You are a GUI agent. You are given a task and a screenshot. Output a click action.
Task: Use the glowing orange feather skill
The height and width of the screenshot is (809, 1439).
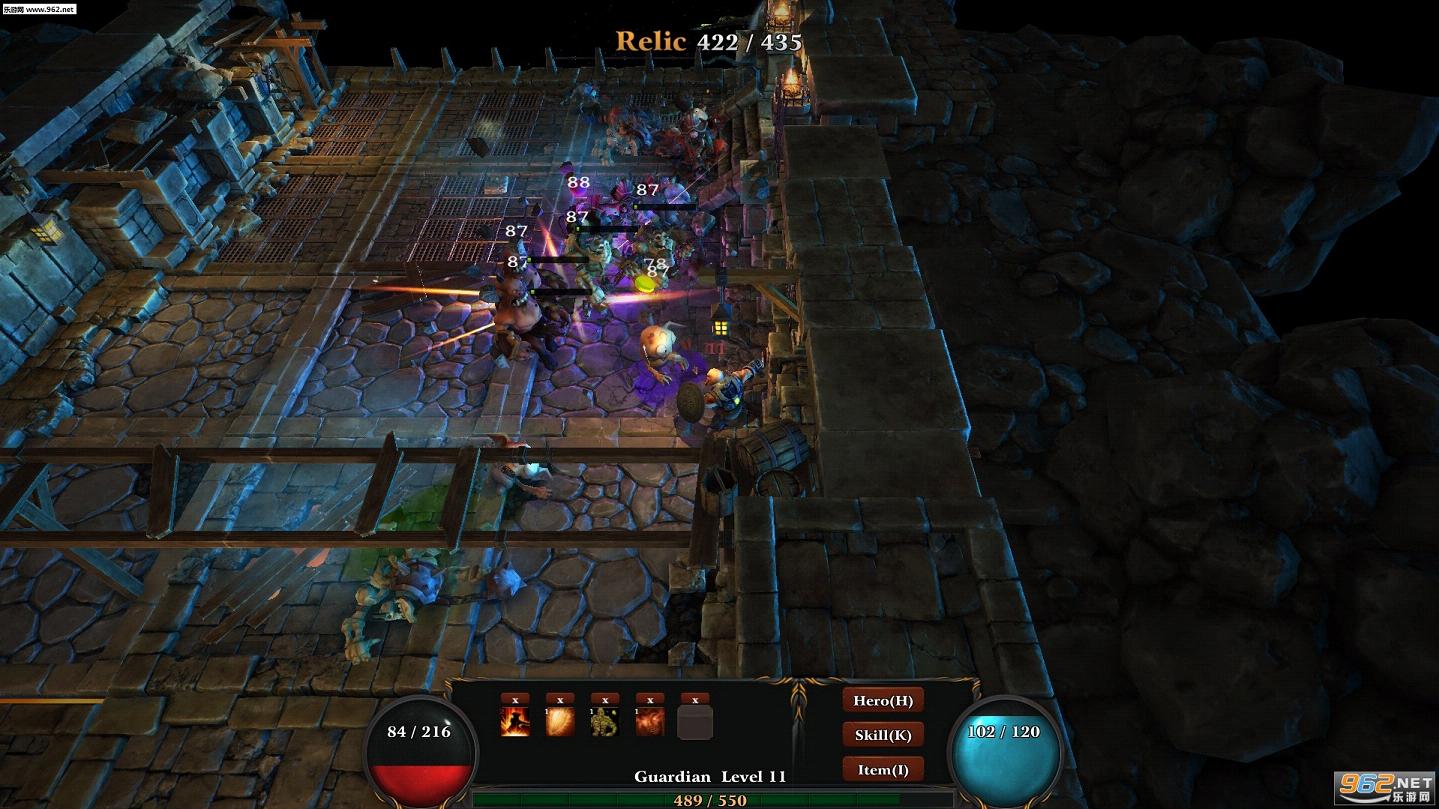tap(560, 722)
